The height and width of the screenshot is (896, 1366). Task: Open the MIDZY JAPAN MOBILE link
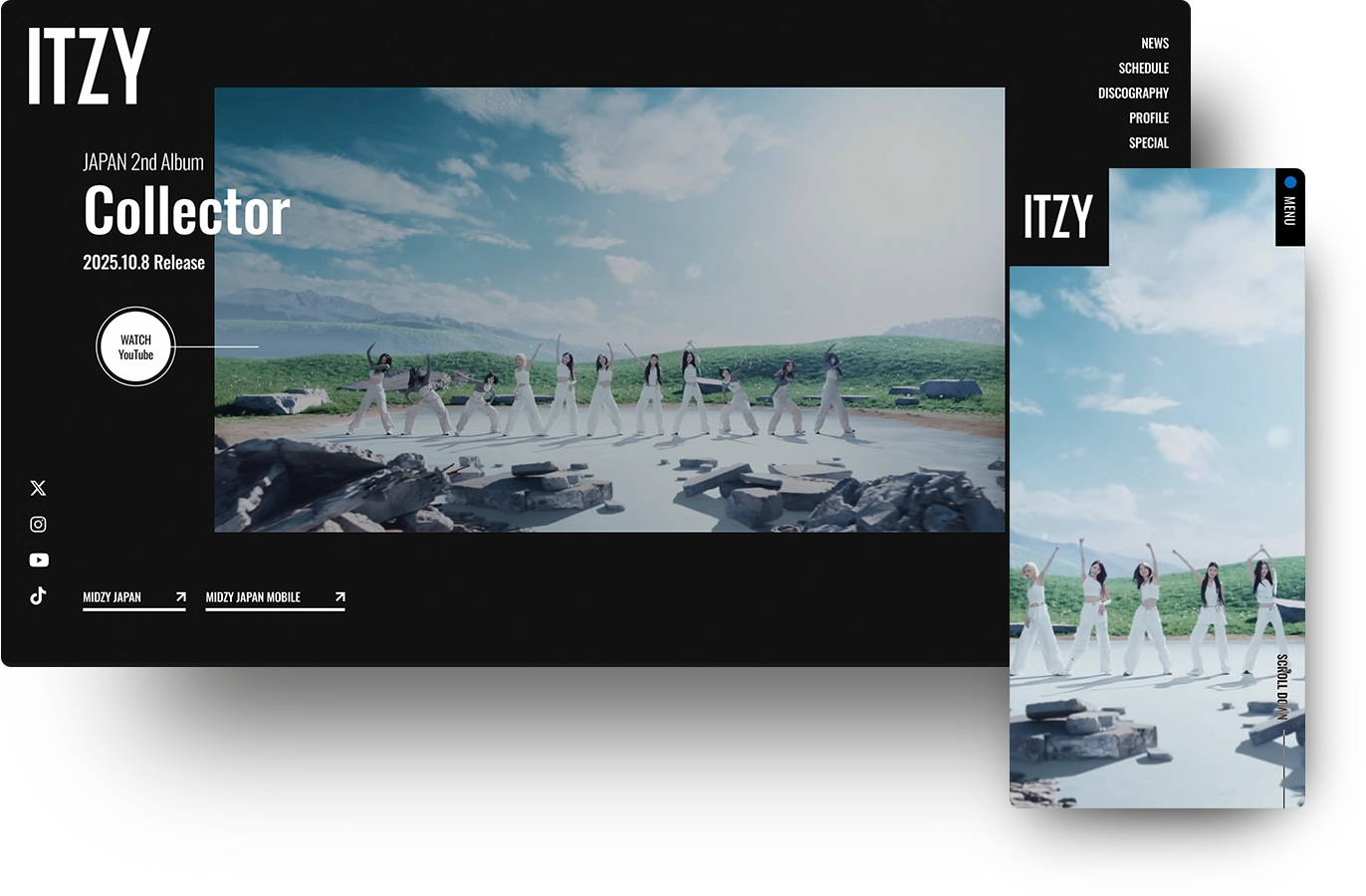(252, 597)
